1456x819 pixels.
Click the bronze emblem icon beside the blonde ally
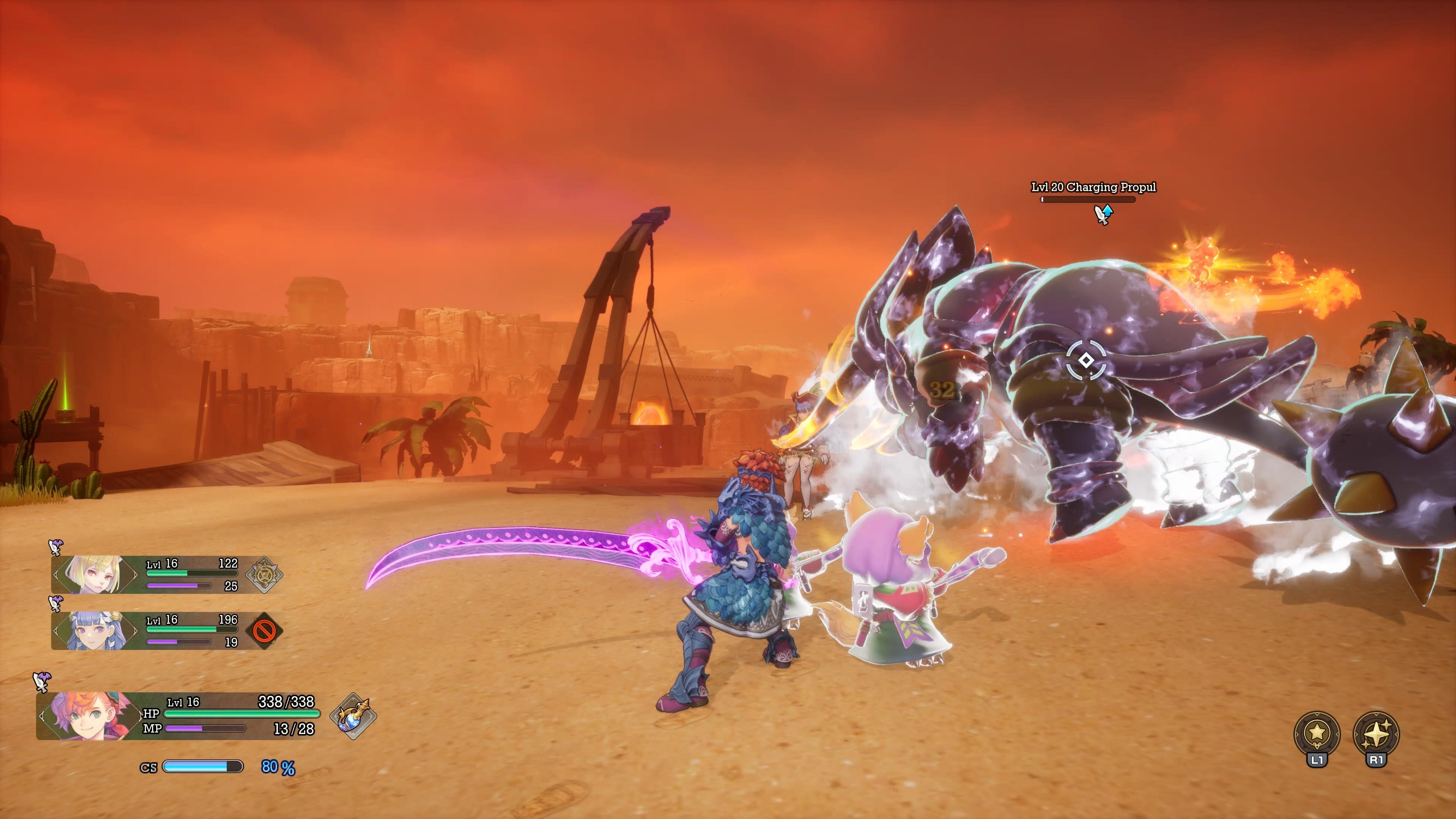(x=264, y=574)
